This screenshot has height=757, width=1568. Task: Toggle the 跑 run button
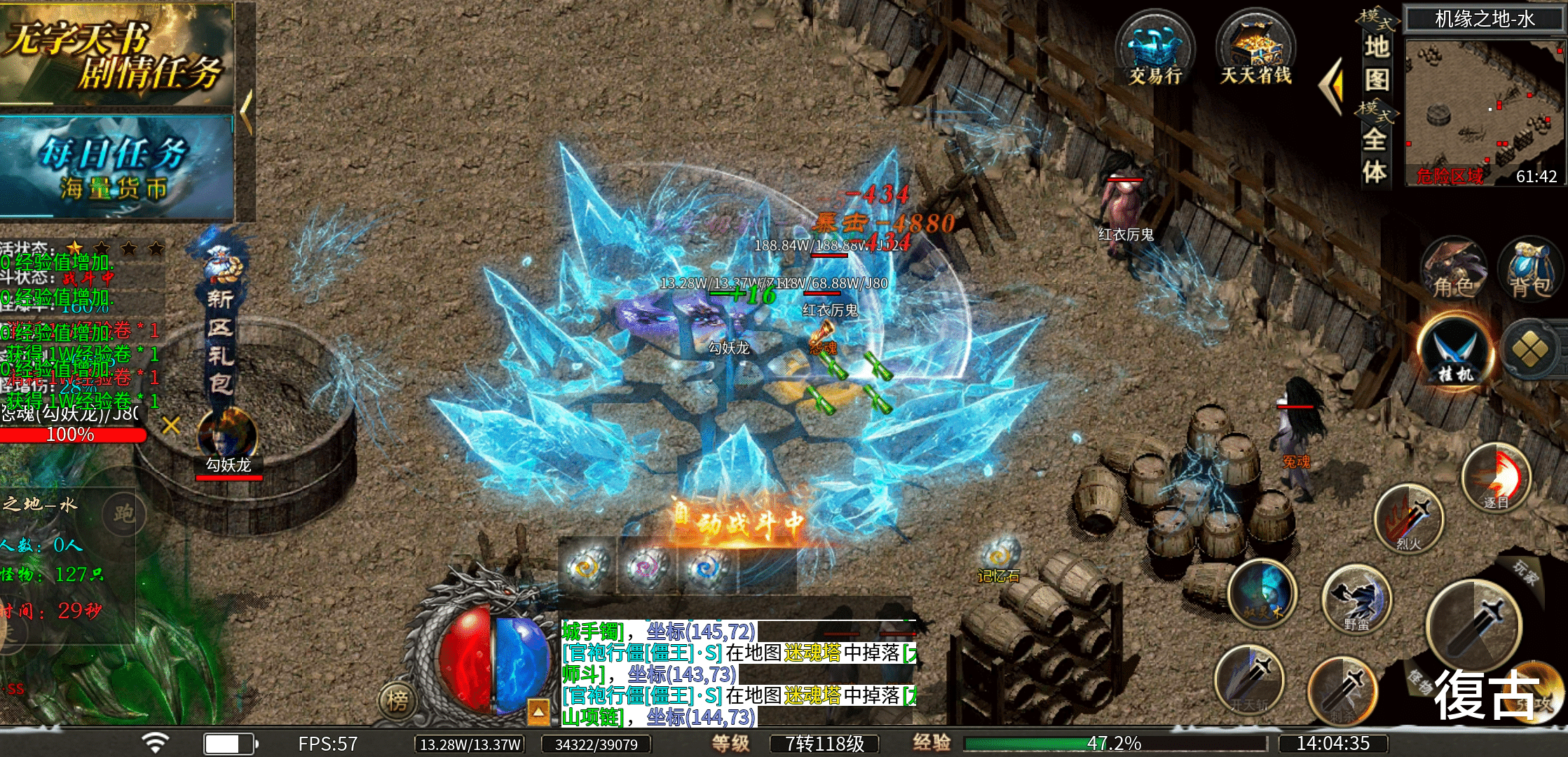(x=123, y=514)
